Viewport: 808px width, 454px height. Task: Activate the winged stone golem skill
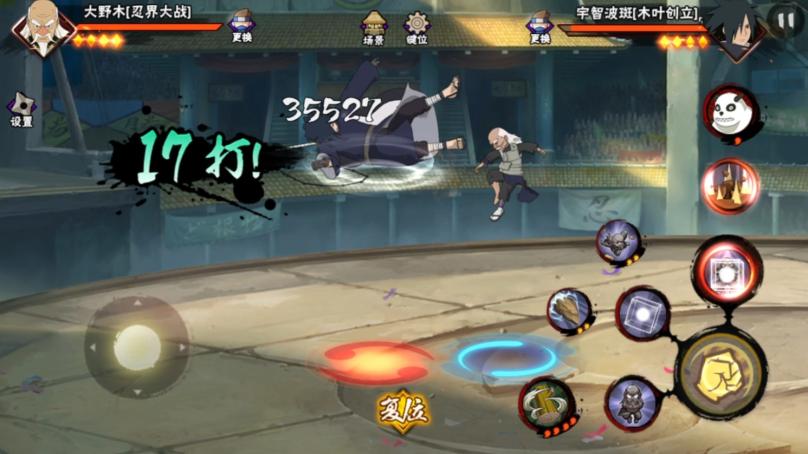pyautogui.click(x=619, y=243)
